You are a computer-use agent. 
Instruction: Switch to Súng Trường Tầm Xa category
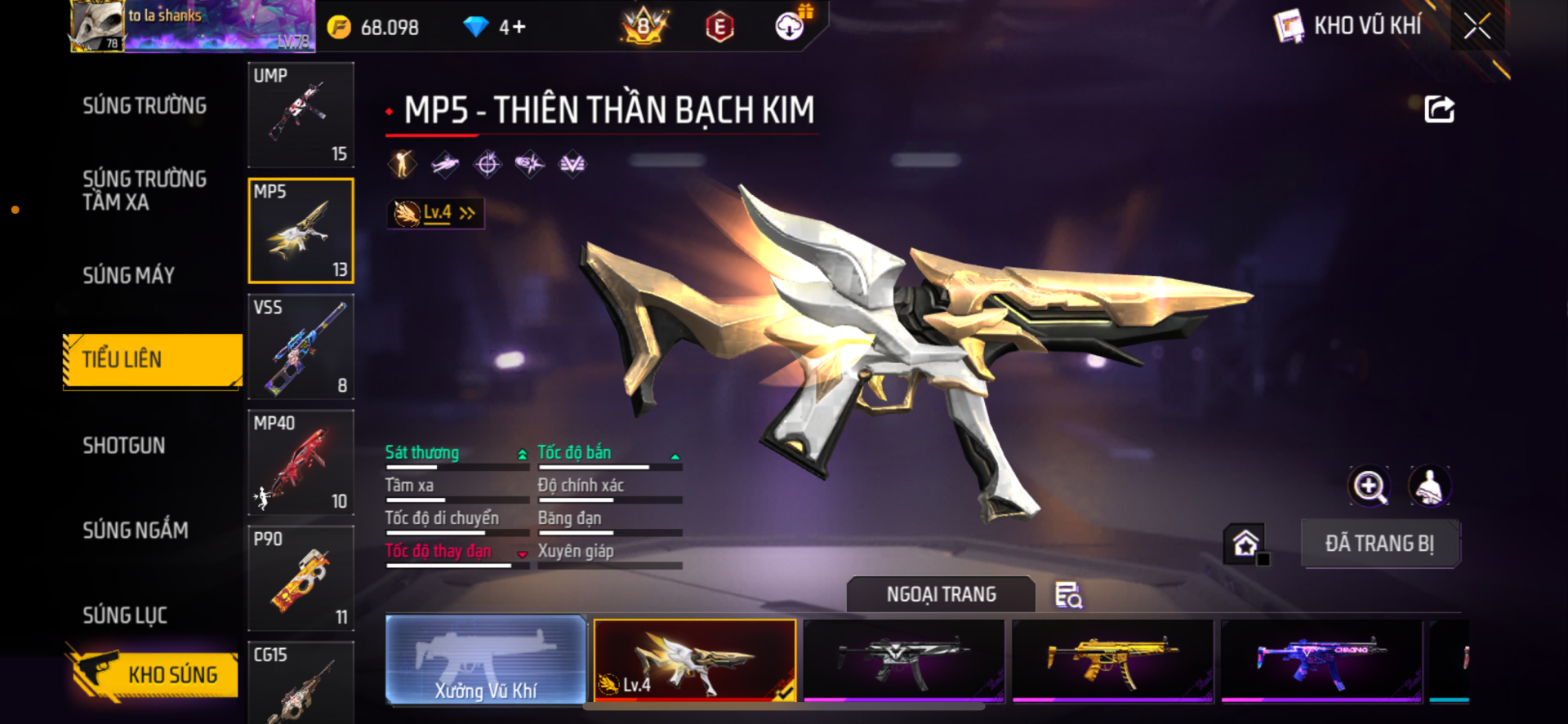pos(145,191)
